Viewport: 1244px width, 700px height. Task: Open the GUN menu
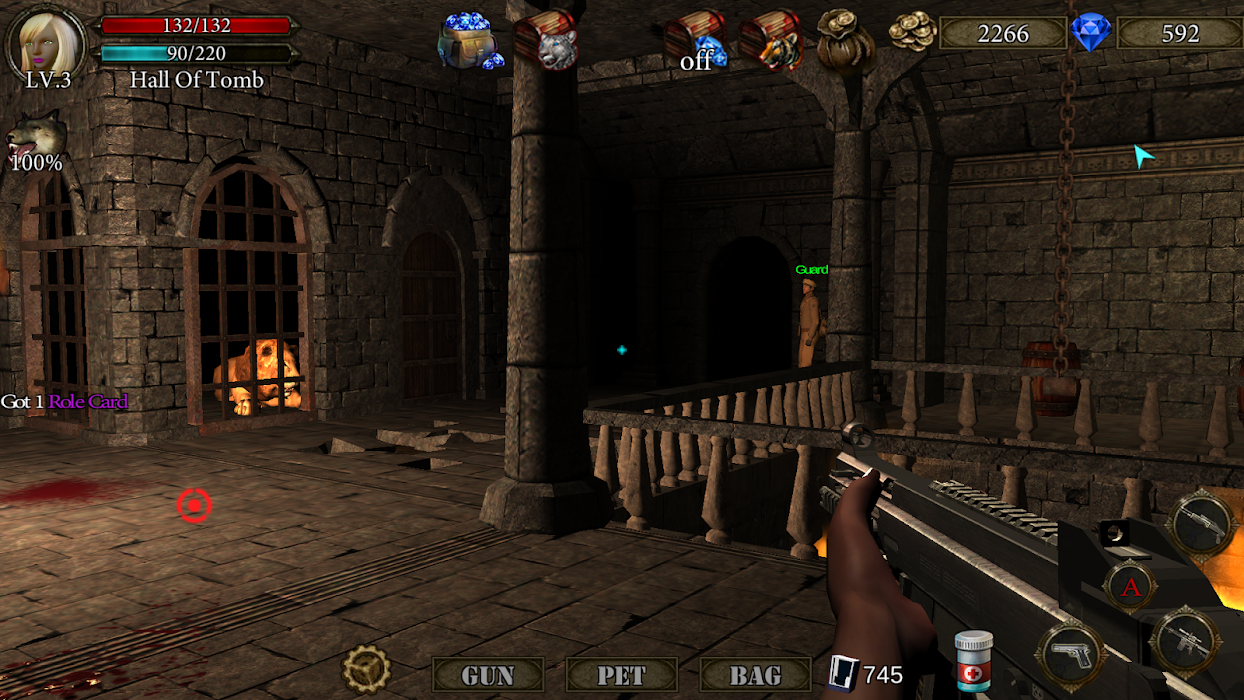tap(488, 675)
